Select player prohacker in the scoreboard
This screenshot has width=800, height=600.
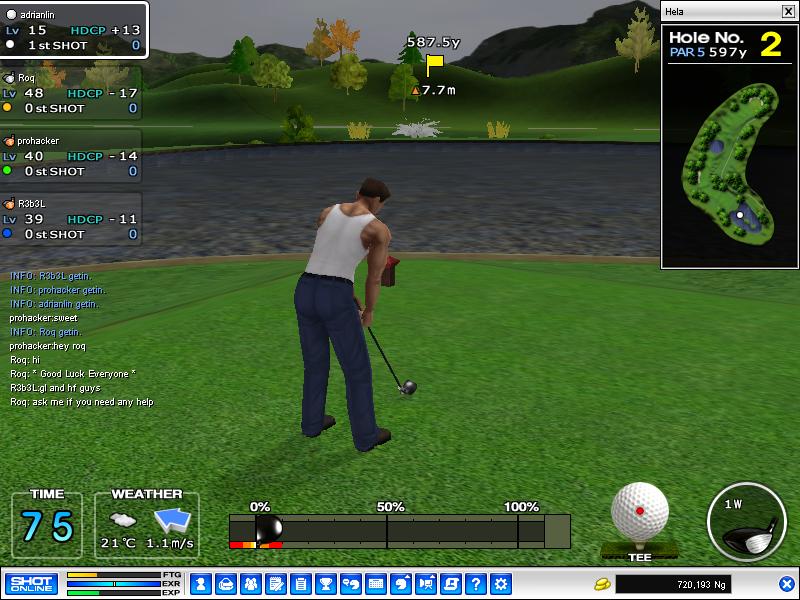[x=70, y=156]
